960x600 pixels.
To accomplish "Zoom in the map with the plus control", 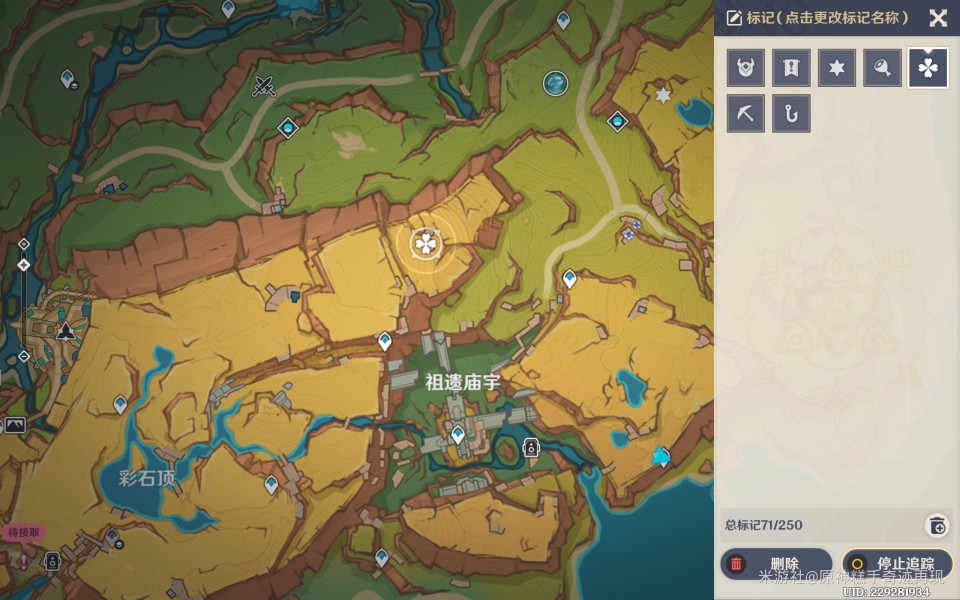I will coord(24,243).
